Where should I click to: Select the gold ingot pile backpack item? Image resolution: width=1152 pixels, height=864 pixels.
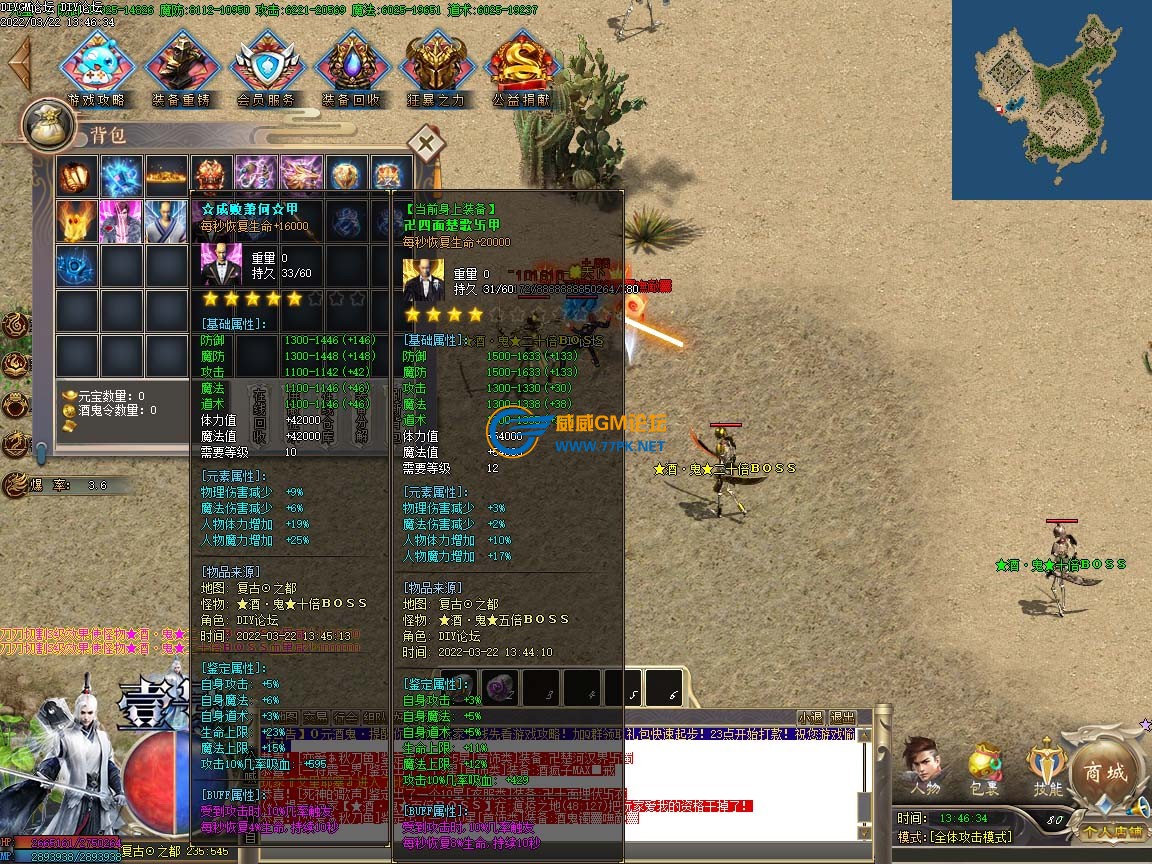pos(166,176)
